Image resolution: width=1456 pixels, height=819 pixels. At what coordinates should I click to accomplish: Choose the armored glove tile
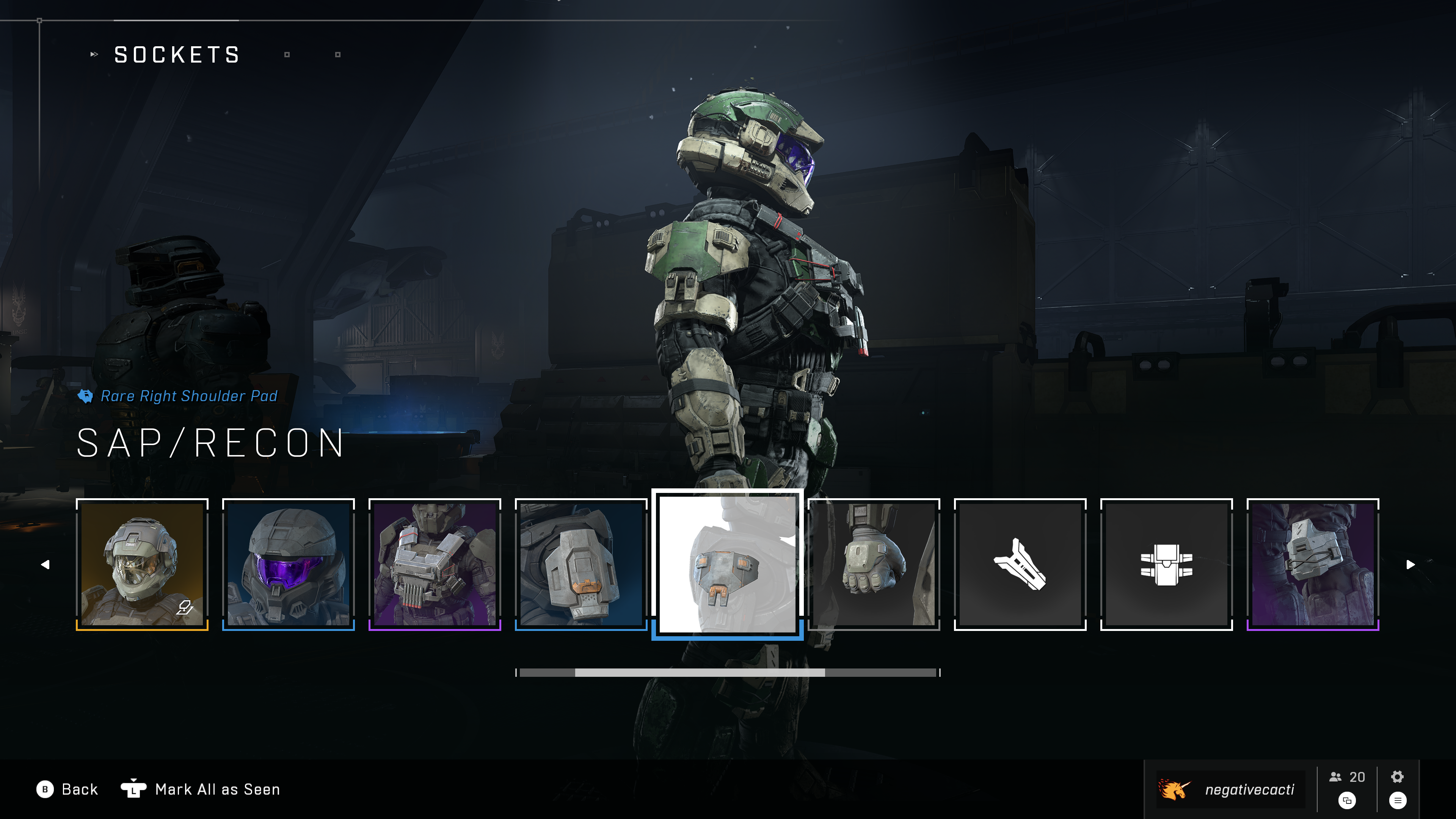click(874, 564)
